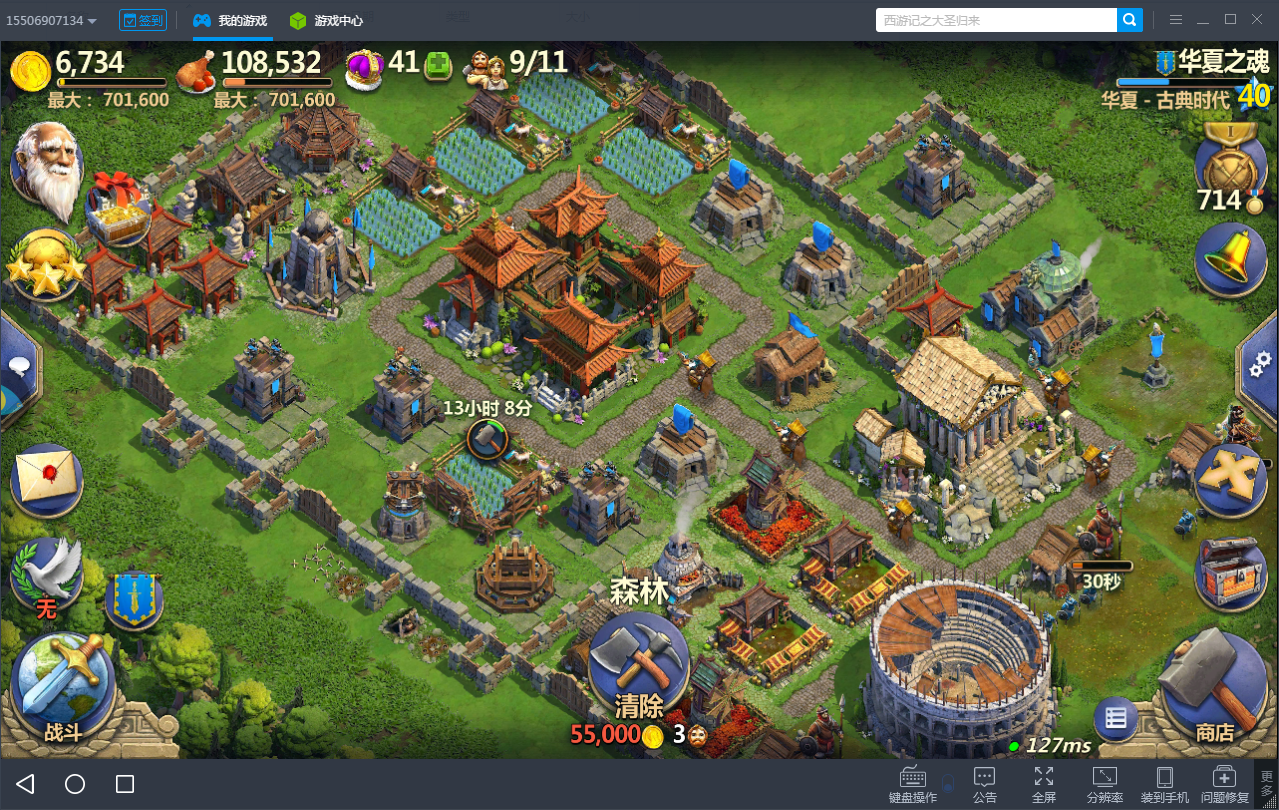1279x810 pixels.
Task: Select the hammer build timer bubble
Action: click(x=487, y=438)
